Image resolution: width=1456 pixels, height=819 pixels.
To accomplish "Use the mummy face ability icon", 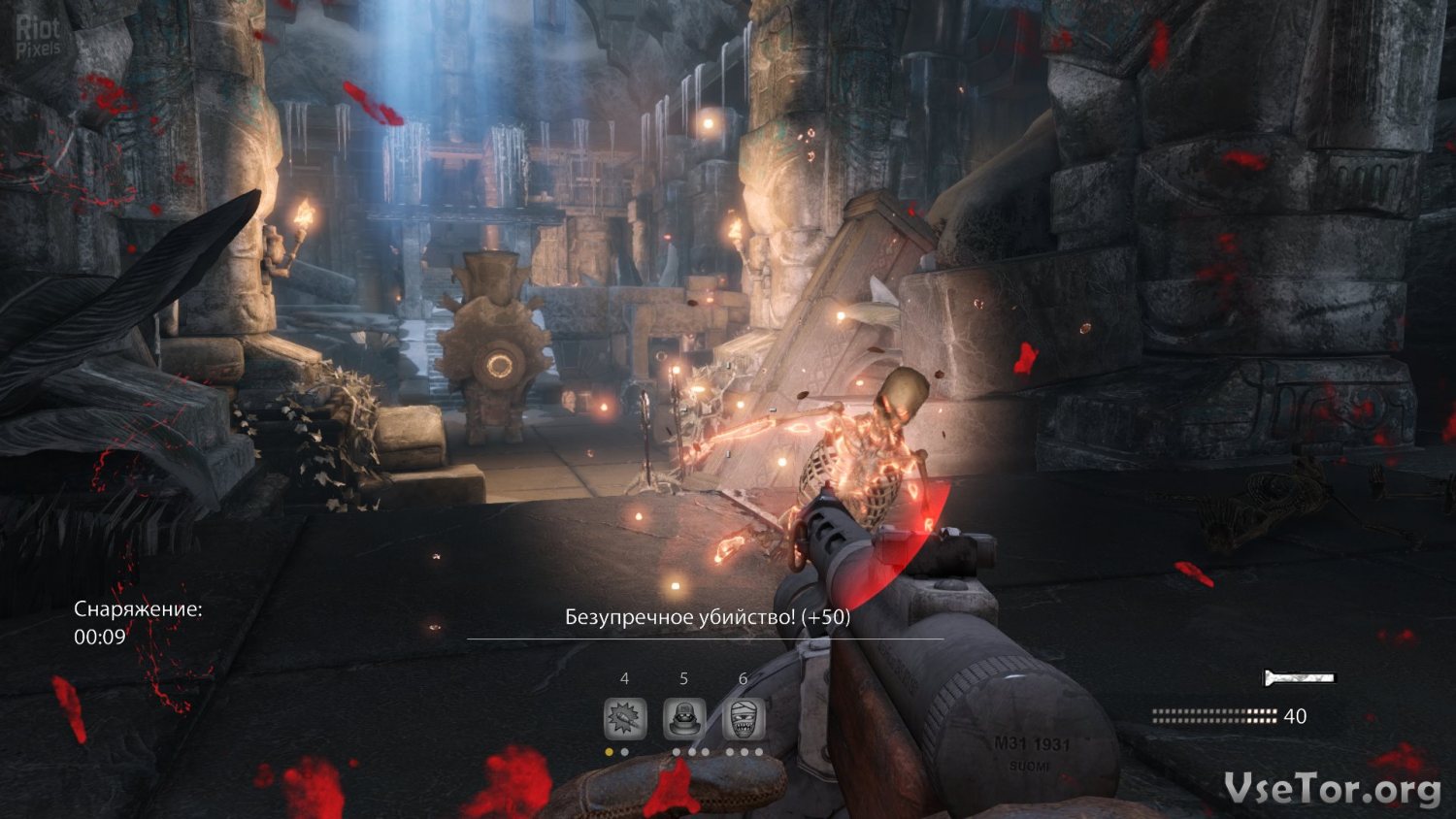I will [x=744, y=719].
